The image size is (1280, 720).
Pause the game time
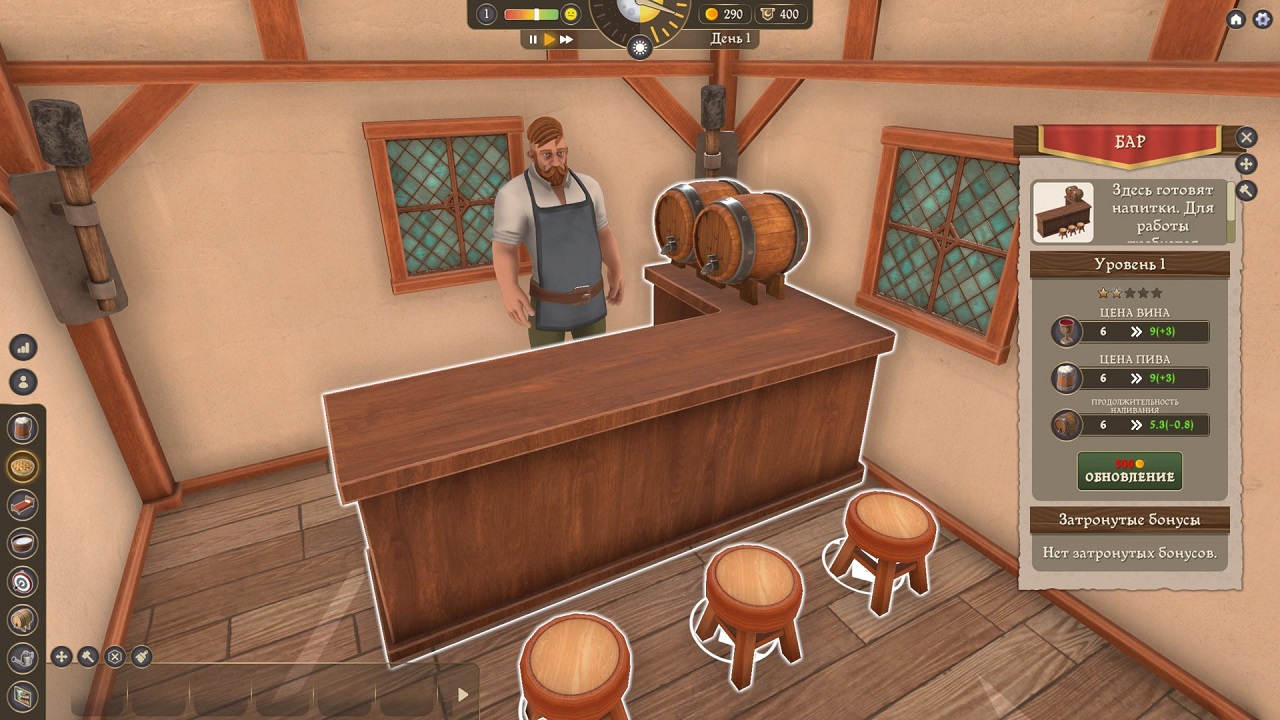pyautogui.click(x=533, y=39)
